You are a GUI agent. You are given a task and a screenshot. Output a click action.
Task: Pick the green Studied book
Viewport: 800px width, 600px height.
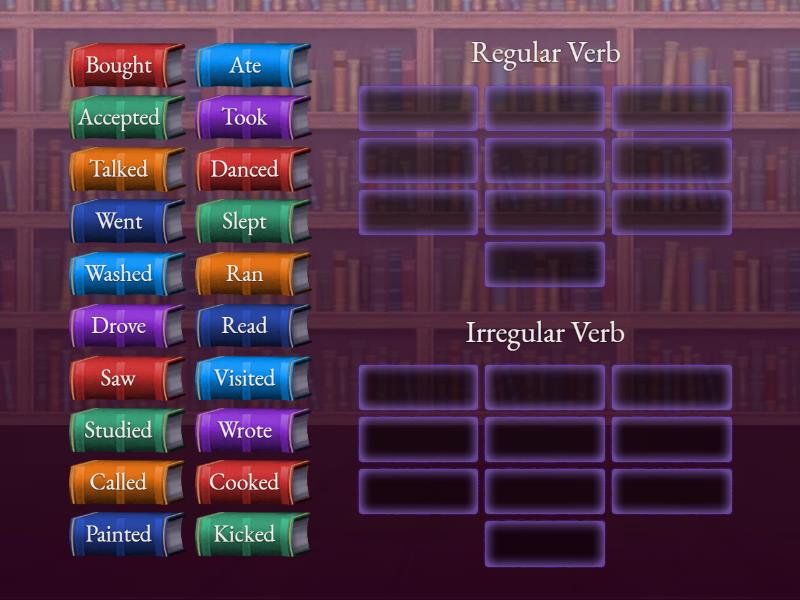pos(119,431)
